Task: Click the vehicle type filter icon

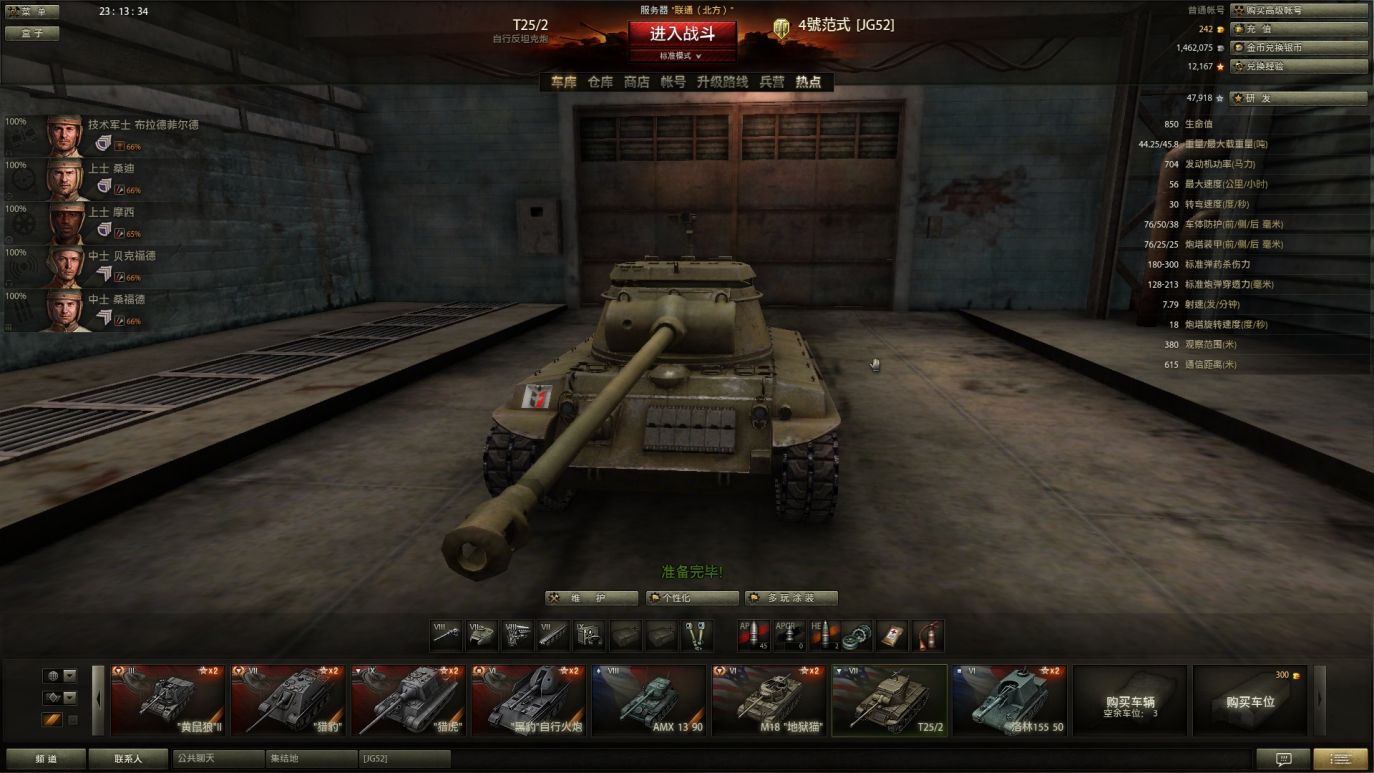Action: click(x=53, y=697)
